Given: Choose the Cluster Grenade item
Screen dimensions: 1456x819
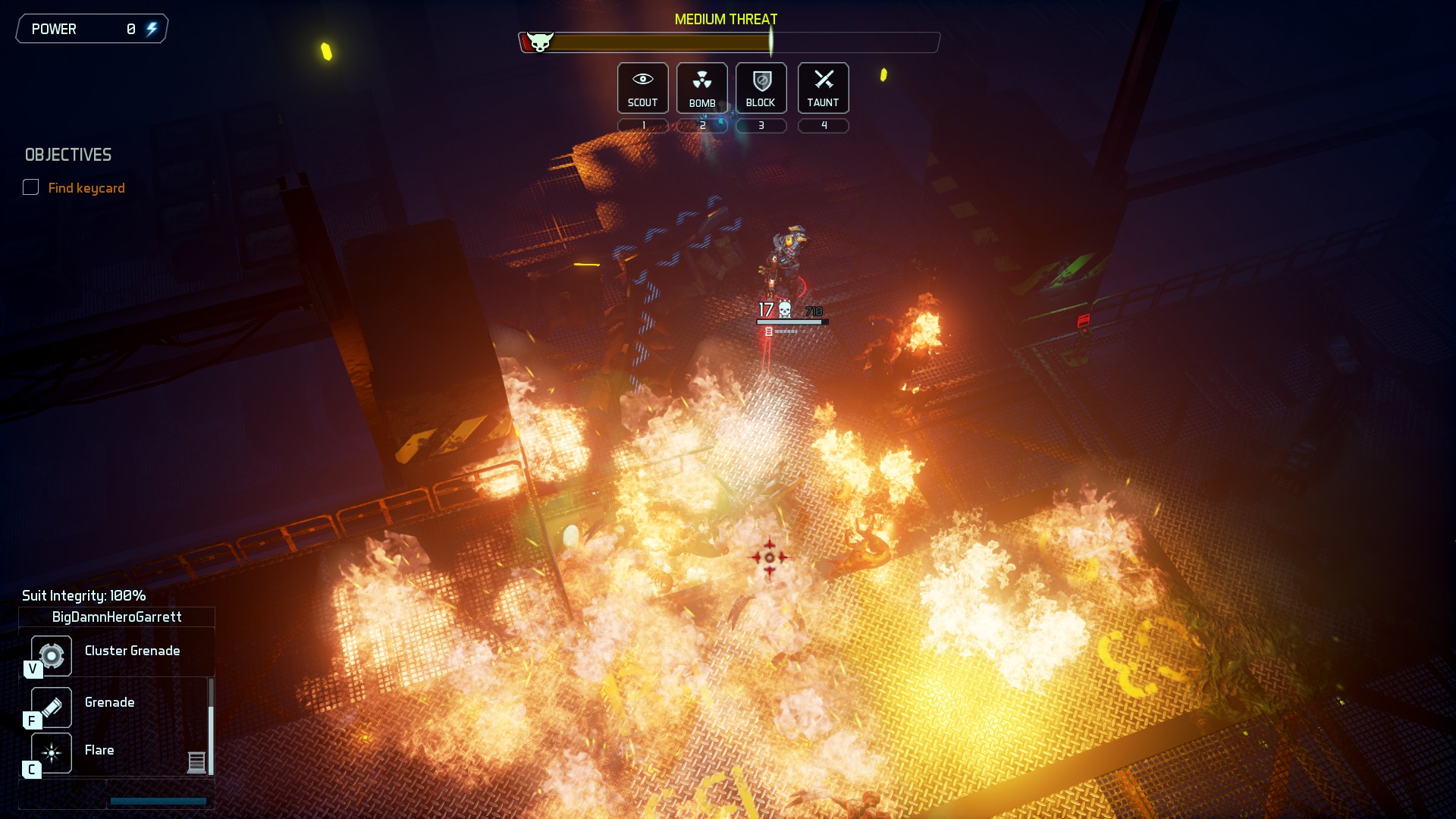Looking at the screenshot, I should tap(52, 655).
